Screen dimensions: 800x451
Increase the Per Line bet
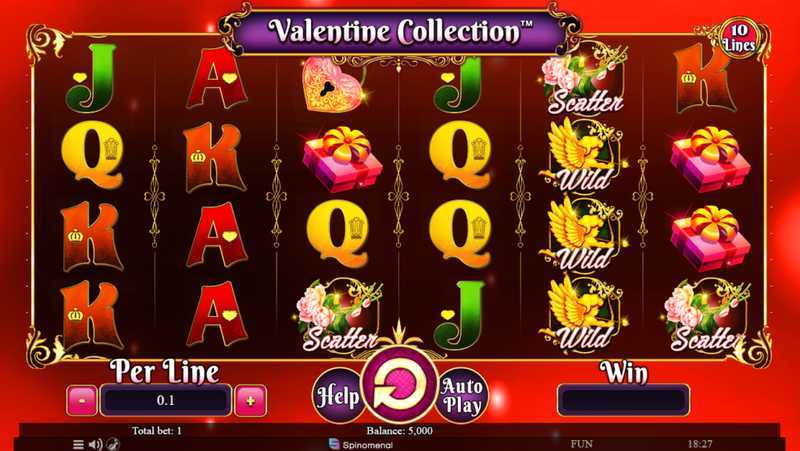click(x=248, y=401)
